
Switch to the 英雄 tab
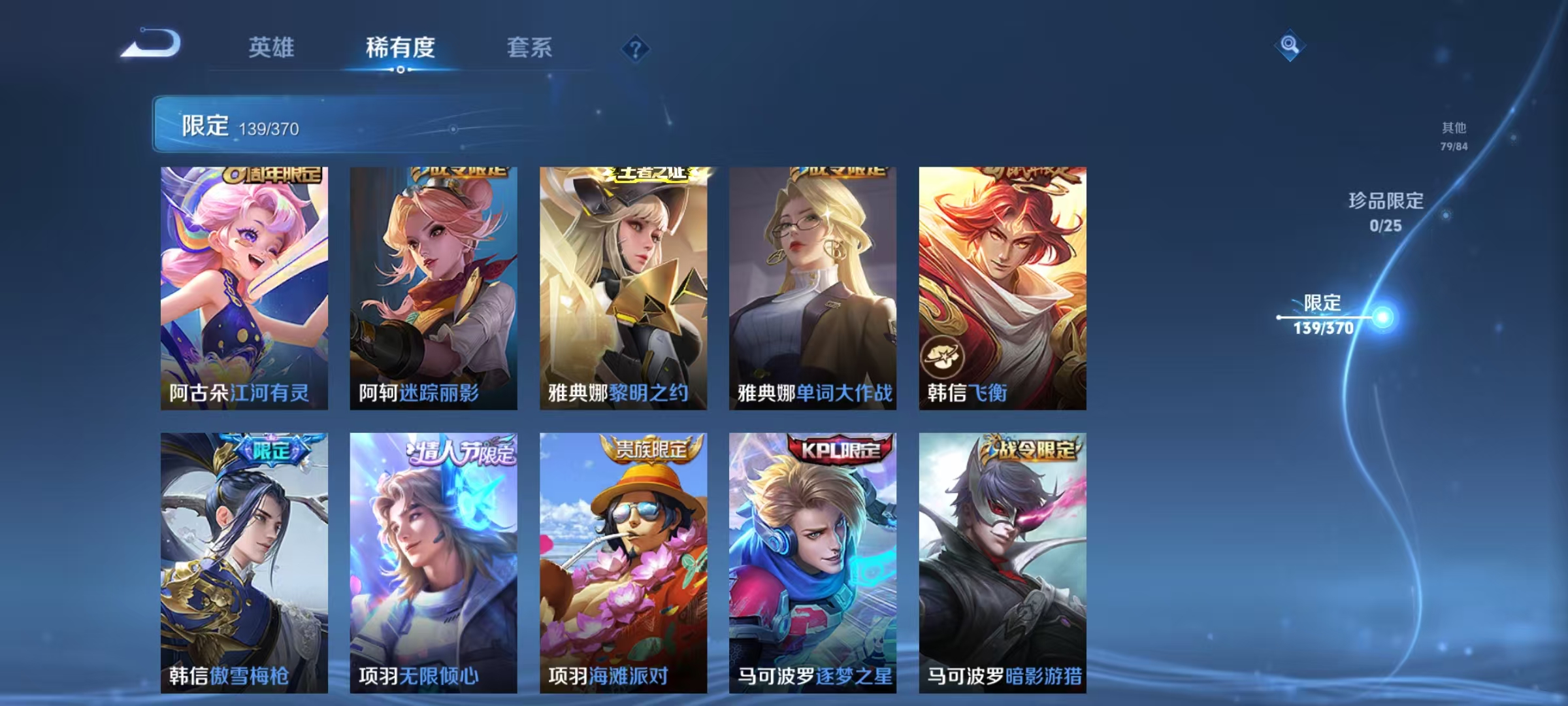pos(271,47)
